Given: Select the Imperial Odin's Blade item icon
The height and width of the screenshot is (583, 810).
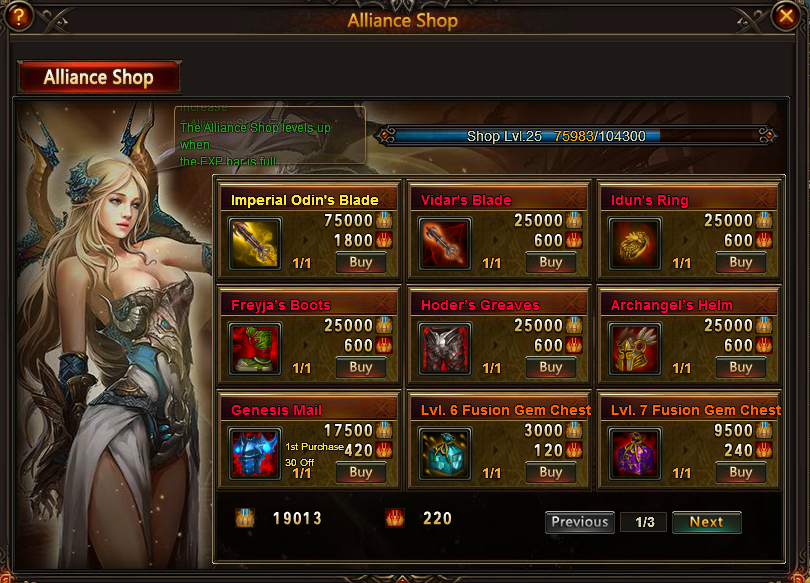Looking at the screenshot, I should click(x=255, y=244).
